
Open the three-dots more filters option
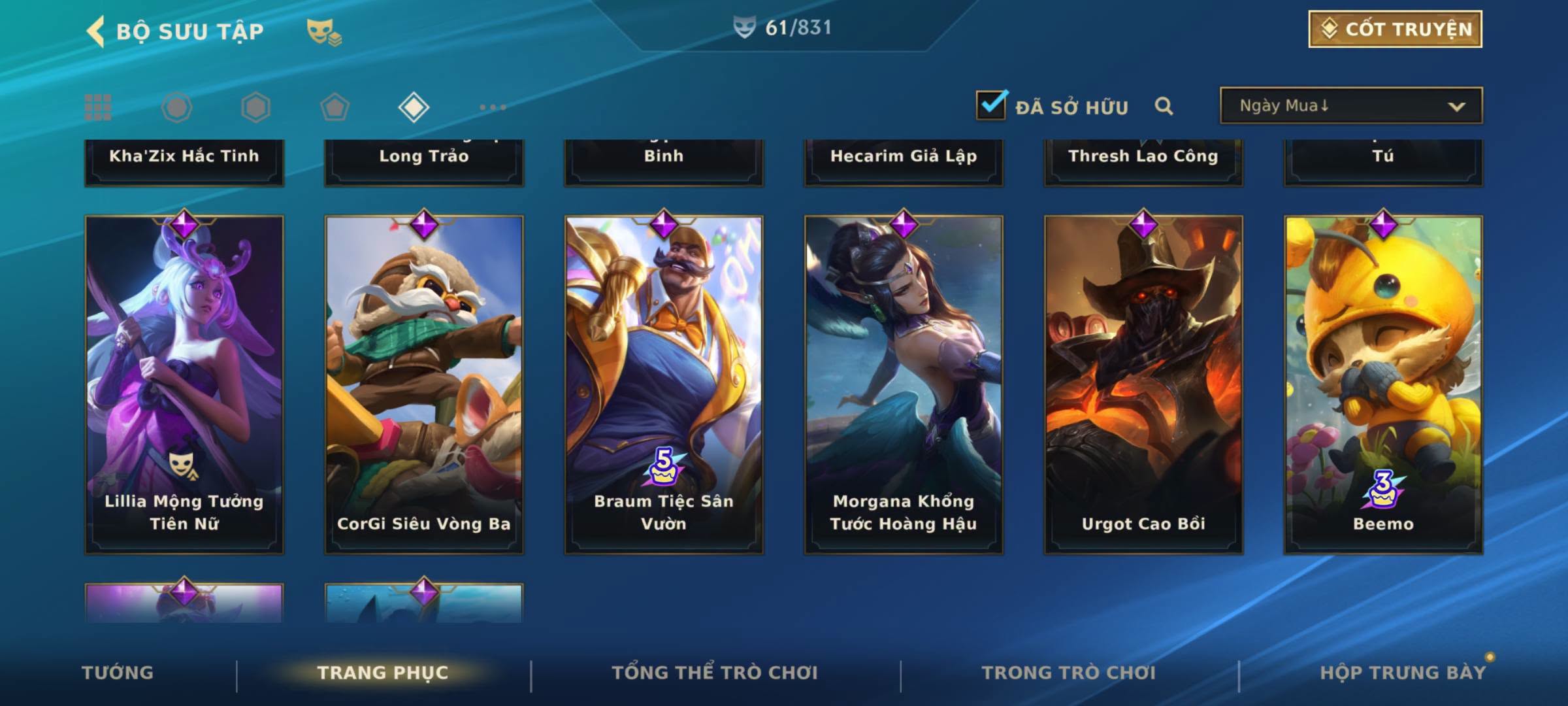coord(493,107)
